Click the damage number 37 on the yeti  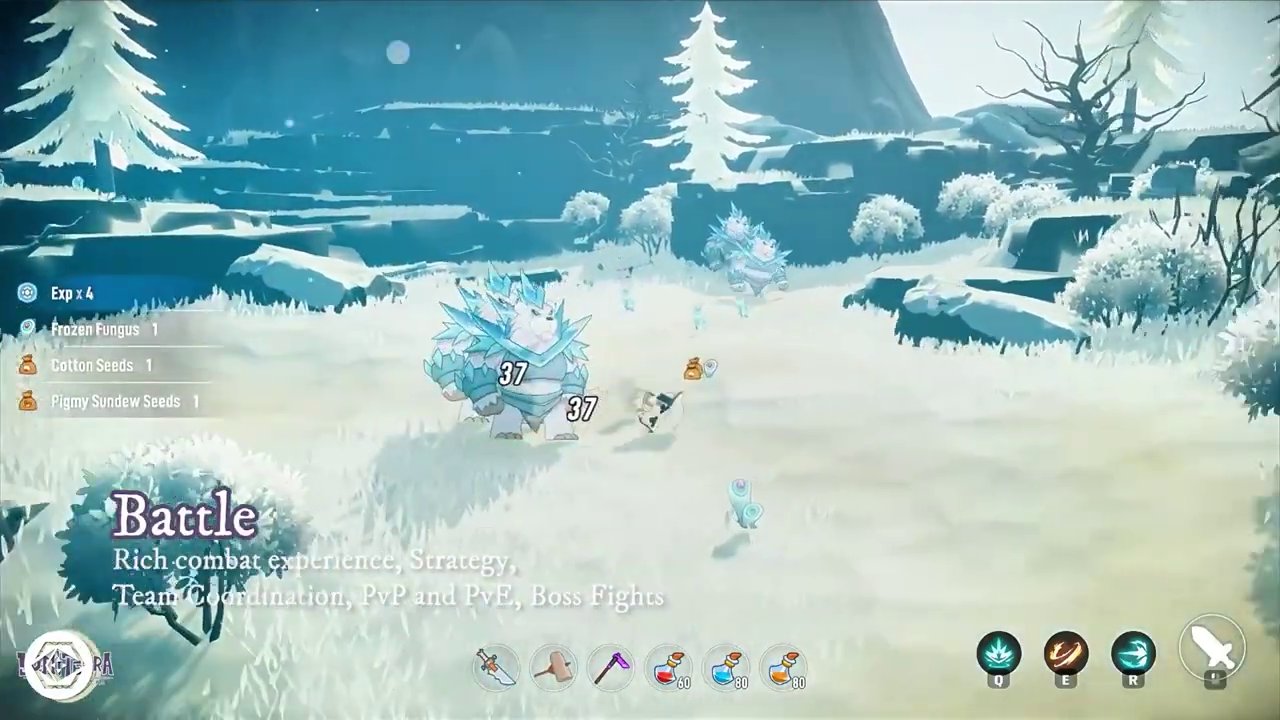[512, 374]
